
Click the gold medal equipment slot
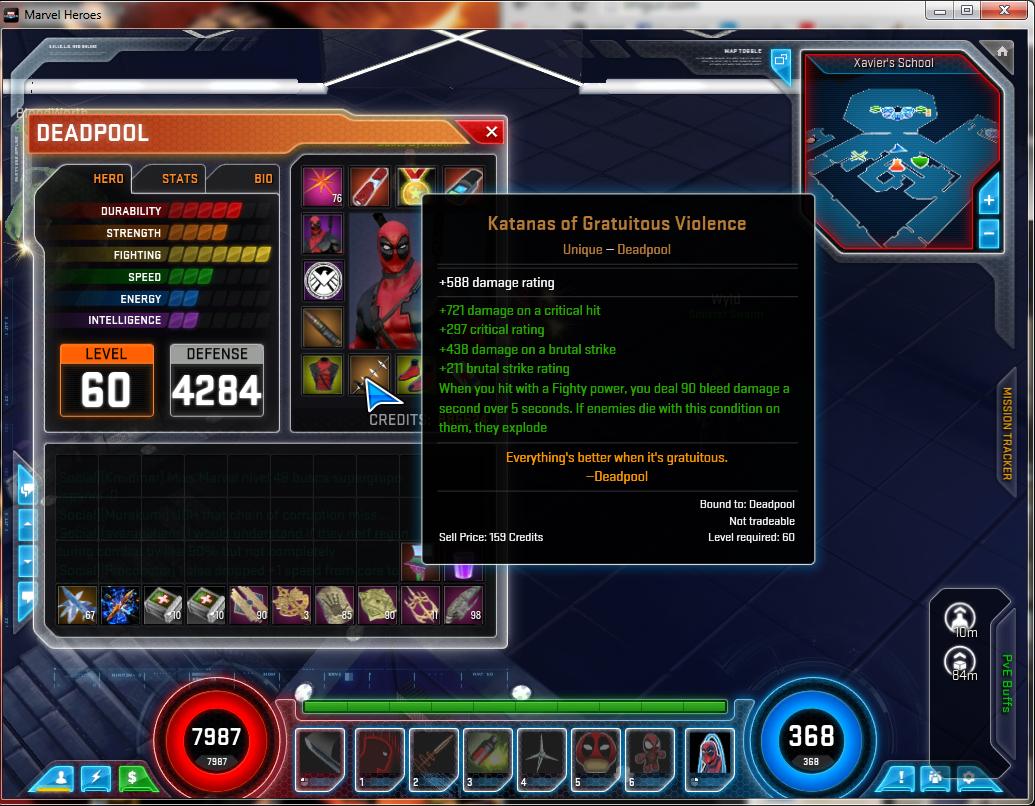pyautogui.click(x=415, y=186)
